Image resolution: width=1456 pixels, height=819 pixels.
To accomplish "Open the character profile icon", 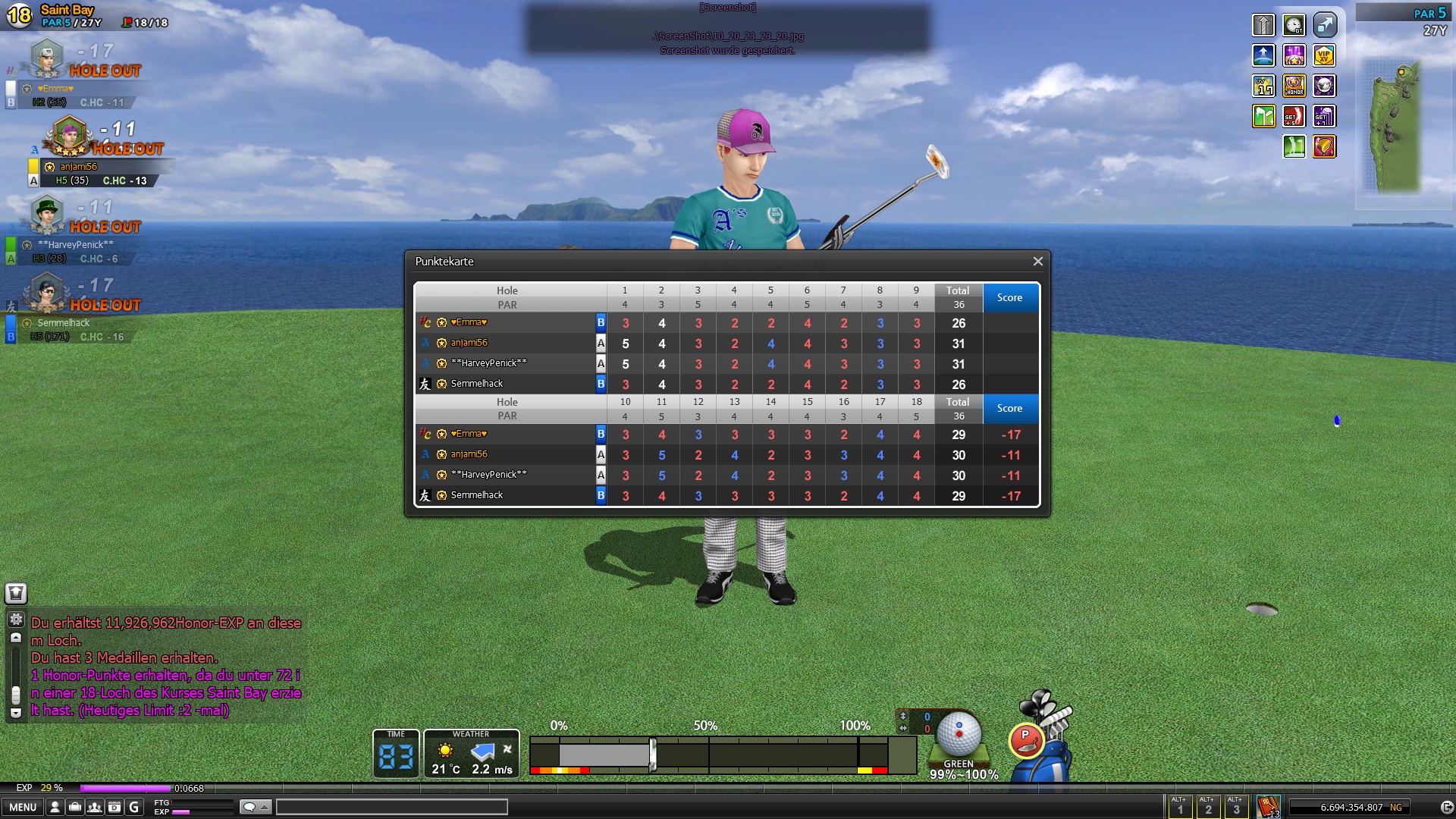I will pos(55,808).
